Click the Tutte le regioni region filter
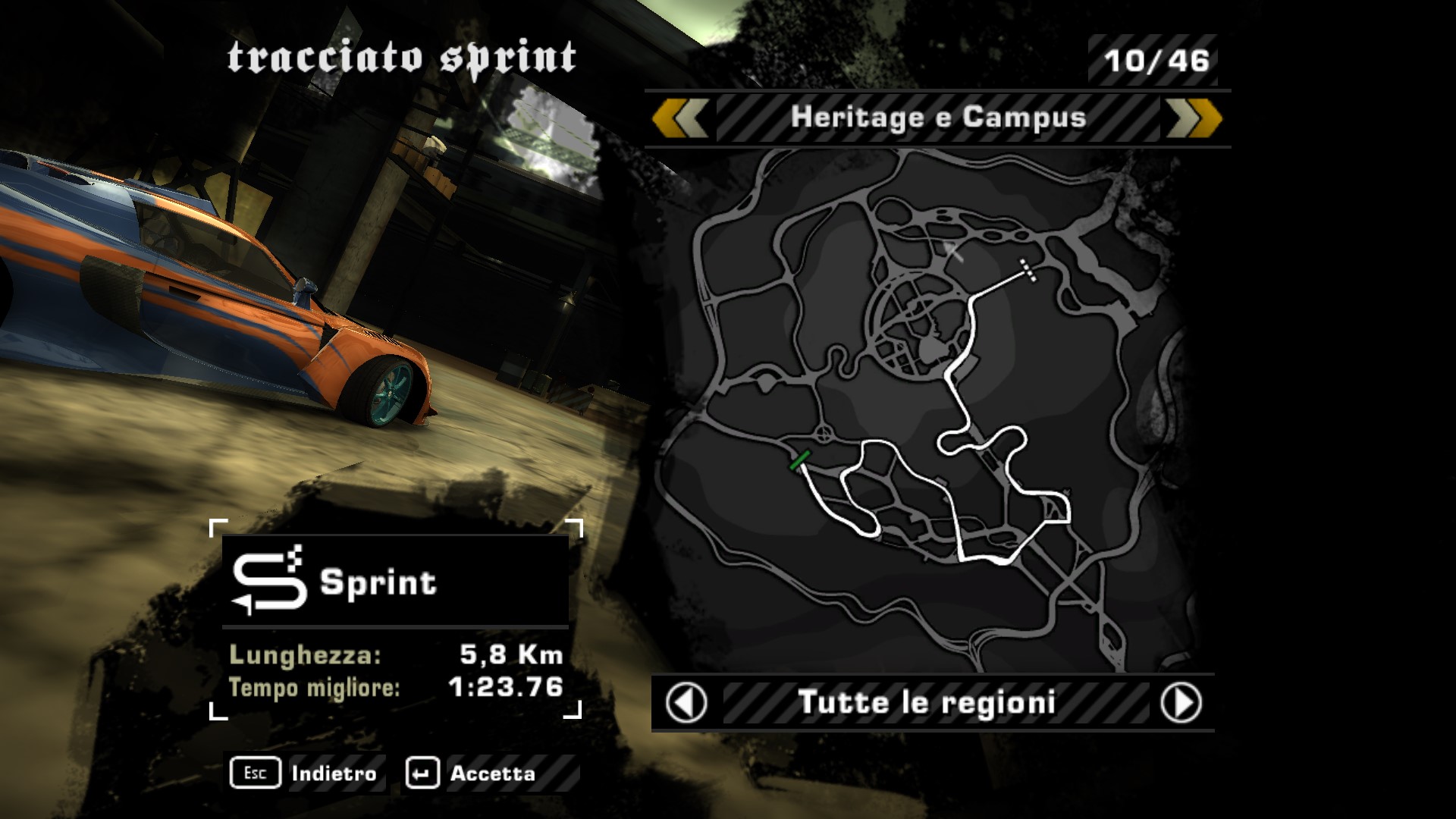Viewport: 1456px width, 819px height. pos(927,703)
